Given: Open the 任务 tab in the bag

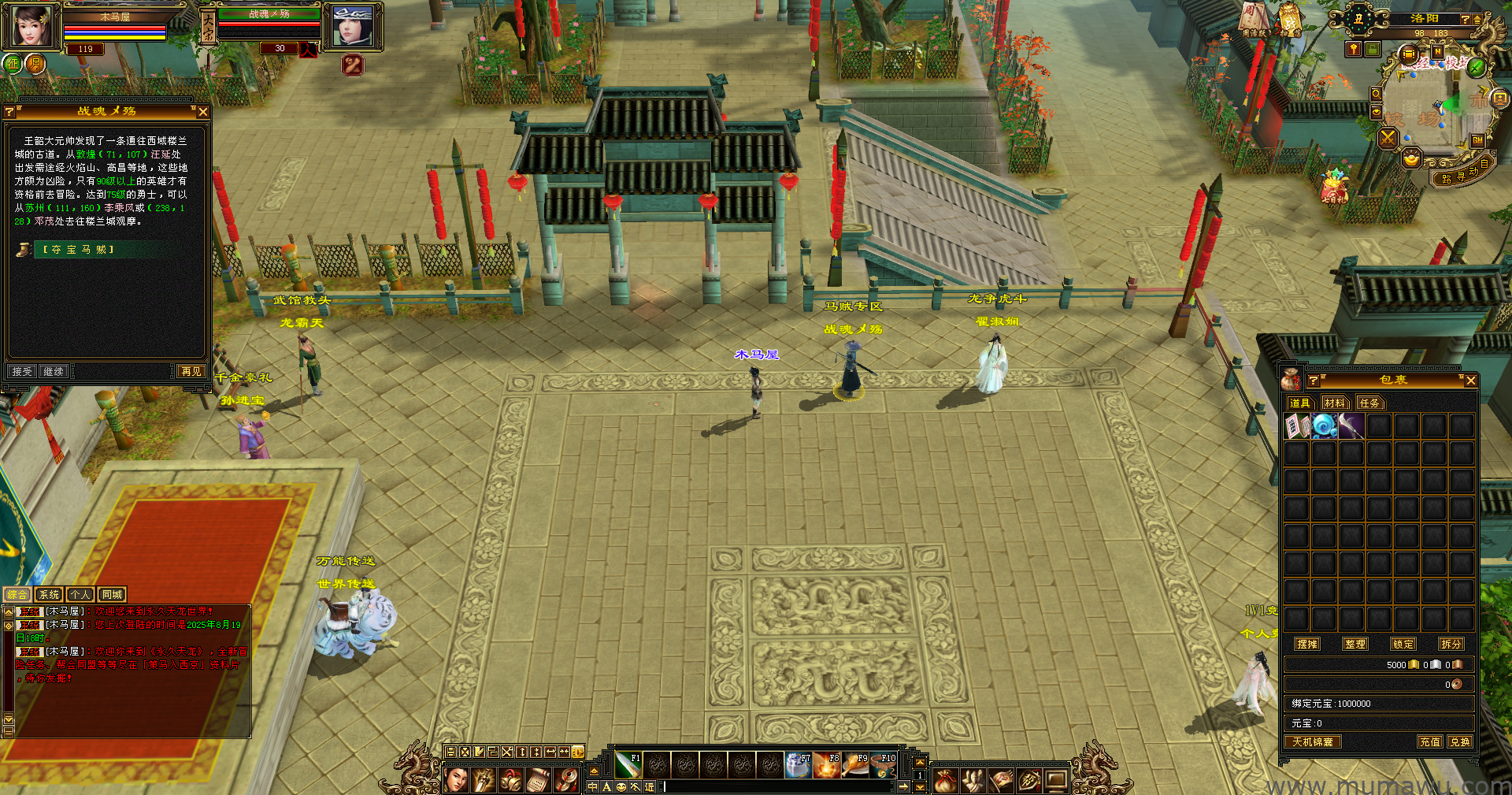Looking at the screenshot, I should click(x=1369, y=403).
